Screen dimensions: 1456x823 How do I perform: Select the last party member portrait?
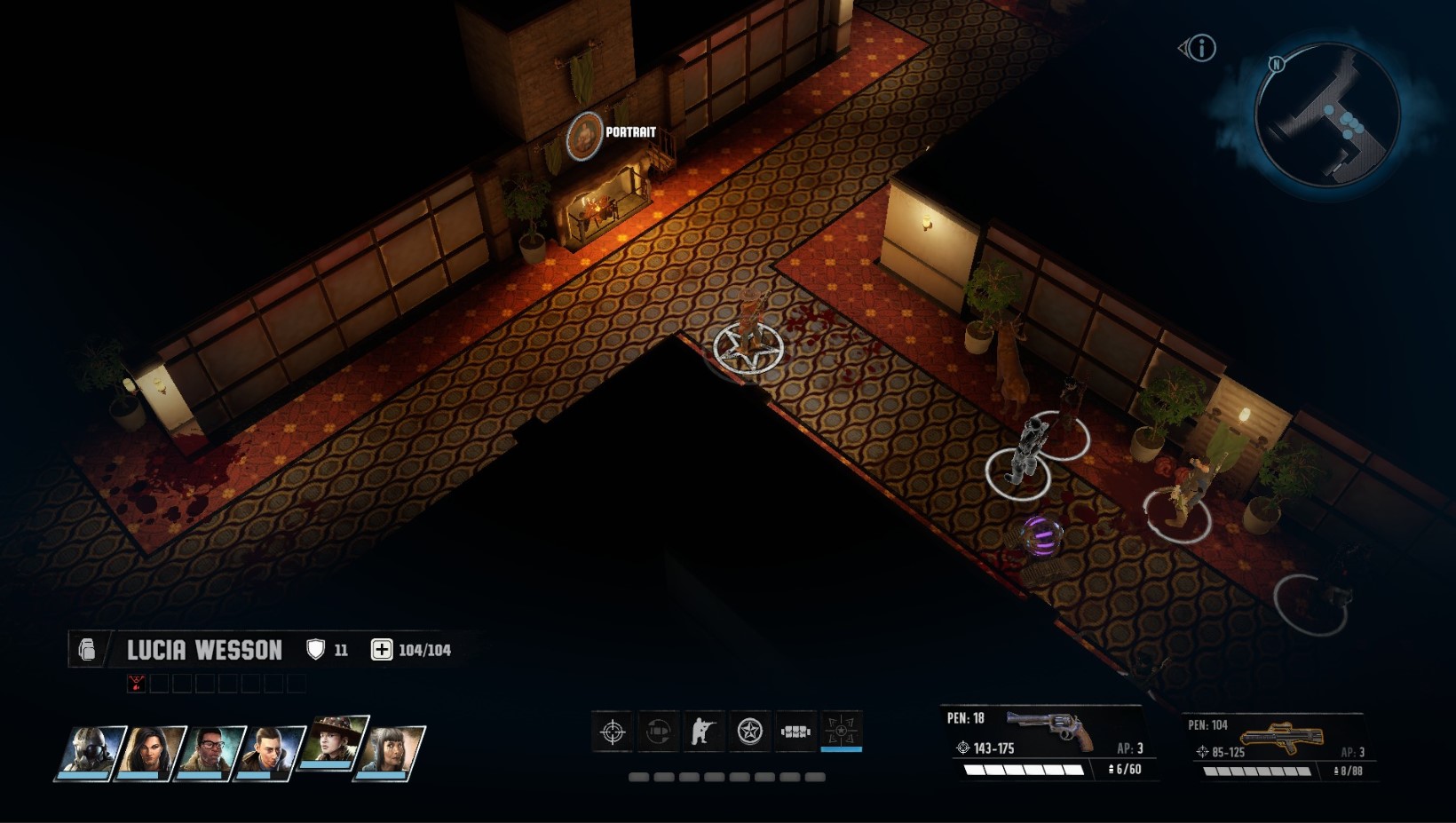pos(392,752)
